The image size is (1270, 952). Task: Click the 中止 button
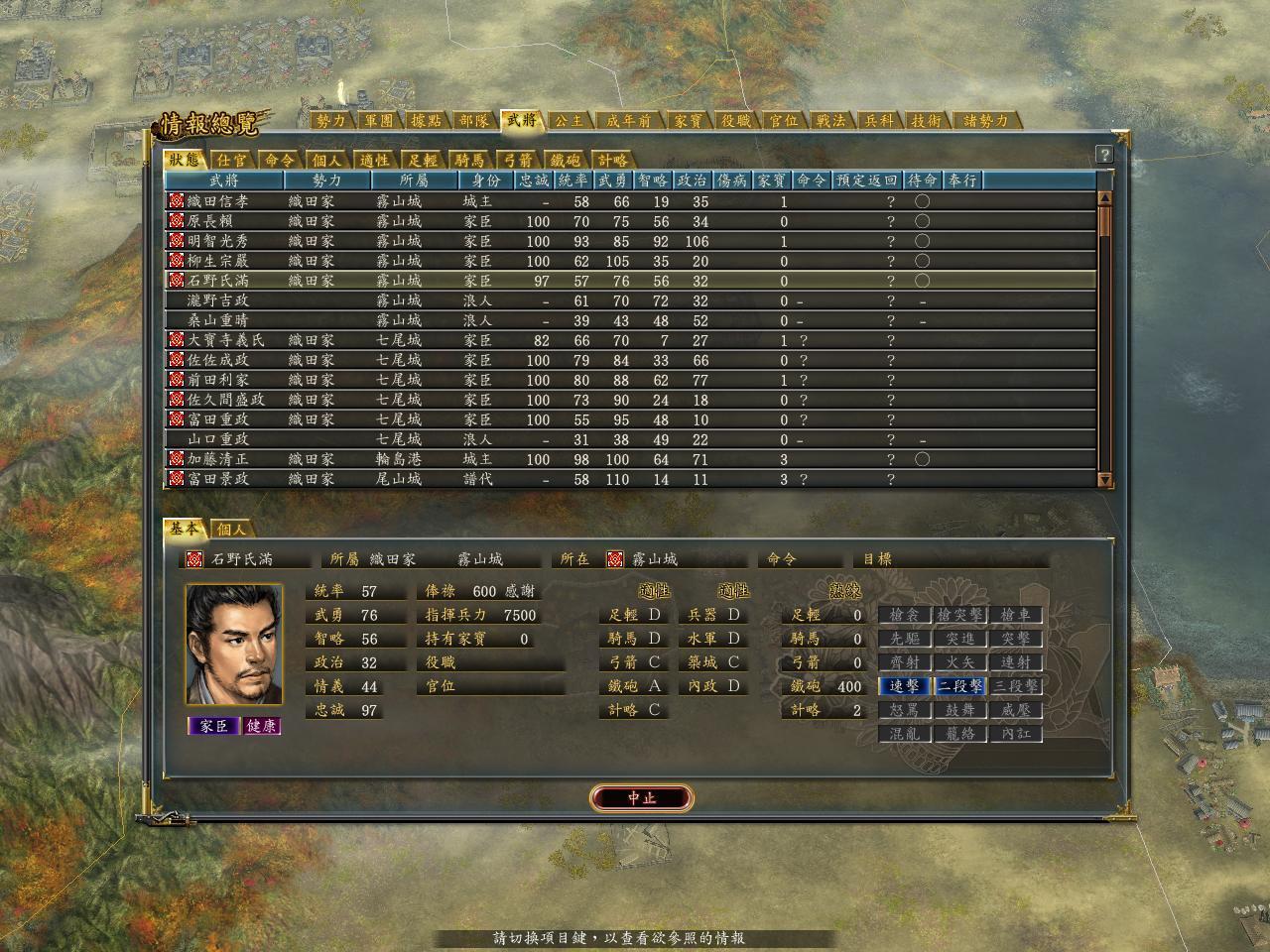[x=641, y=798]
